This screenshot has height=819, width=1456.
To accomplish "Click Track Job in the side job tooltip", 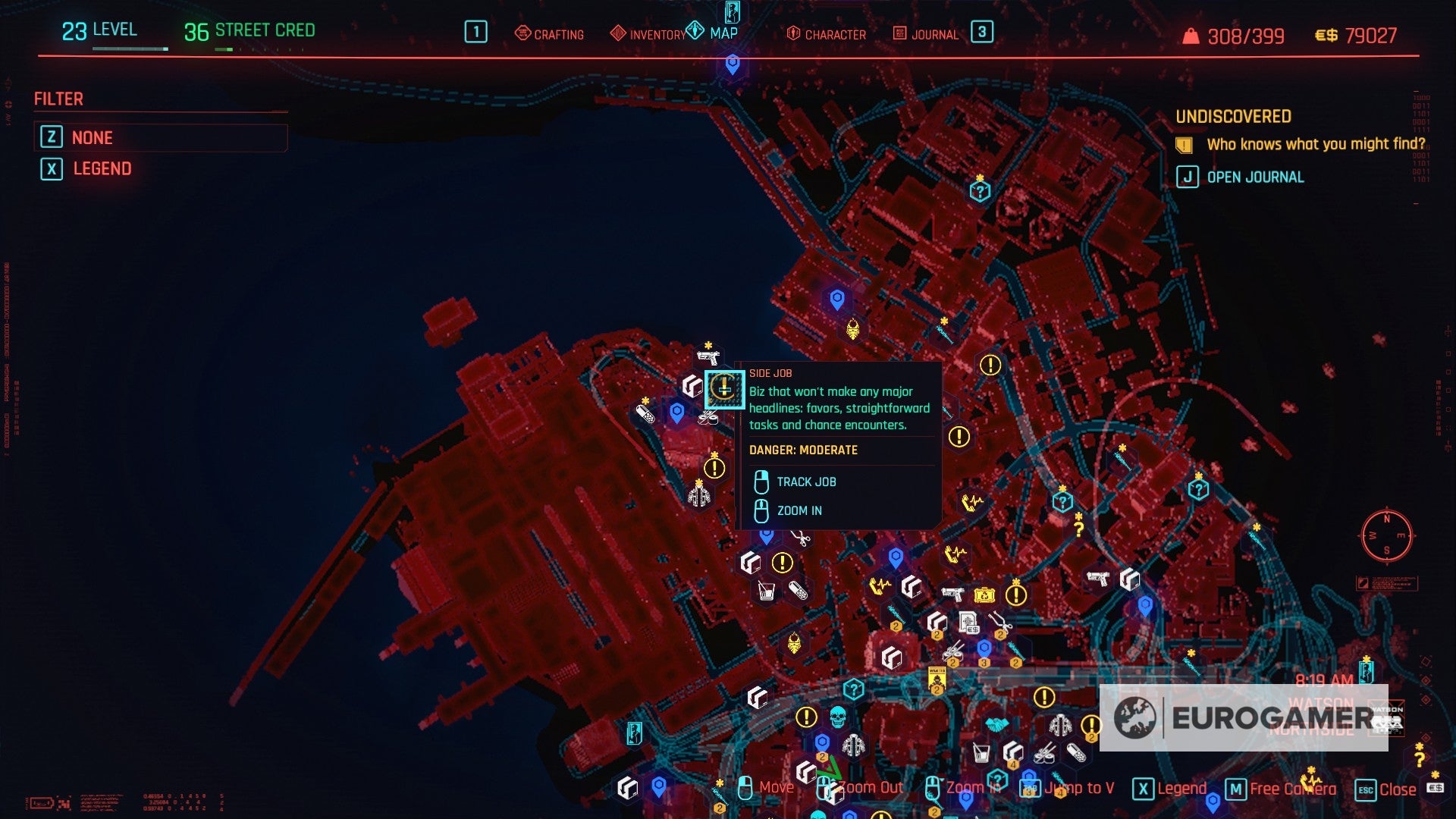I will (x=805, y=482).
